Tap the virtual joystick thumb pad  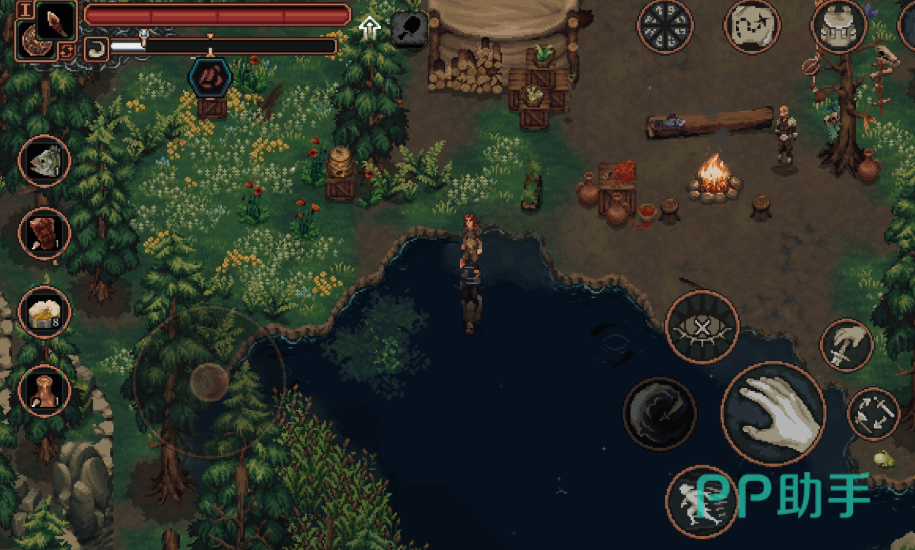pos(209,380)
